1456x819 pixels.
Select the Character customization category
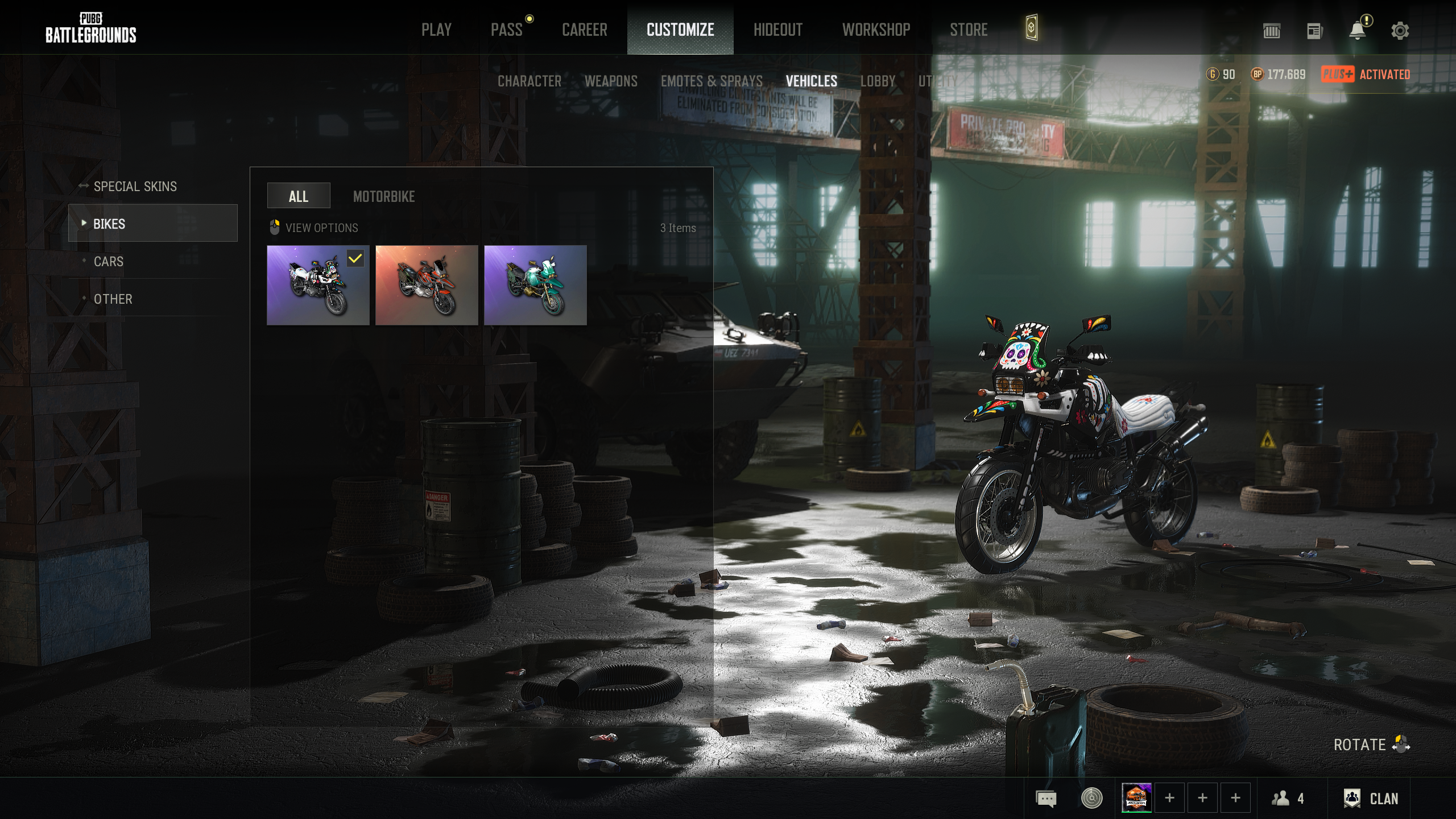[x=529, y=81]
